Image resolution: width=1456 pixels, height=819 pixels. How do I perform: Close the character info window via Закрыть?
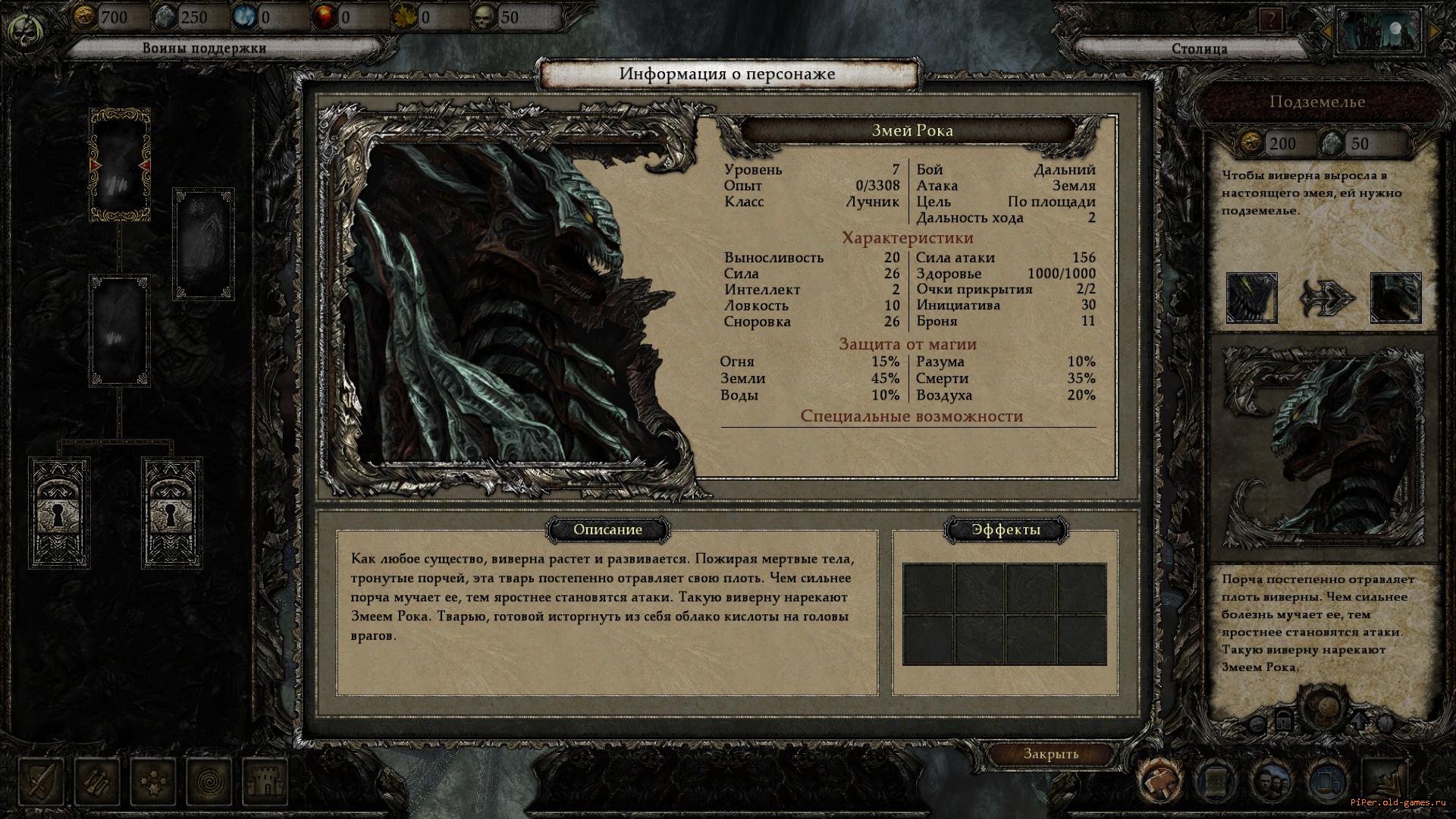1050,754
